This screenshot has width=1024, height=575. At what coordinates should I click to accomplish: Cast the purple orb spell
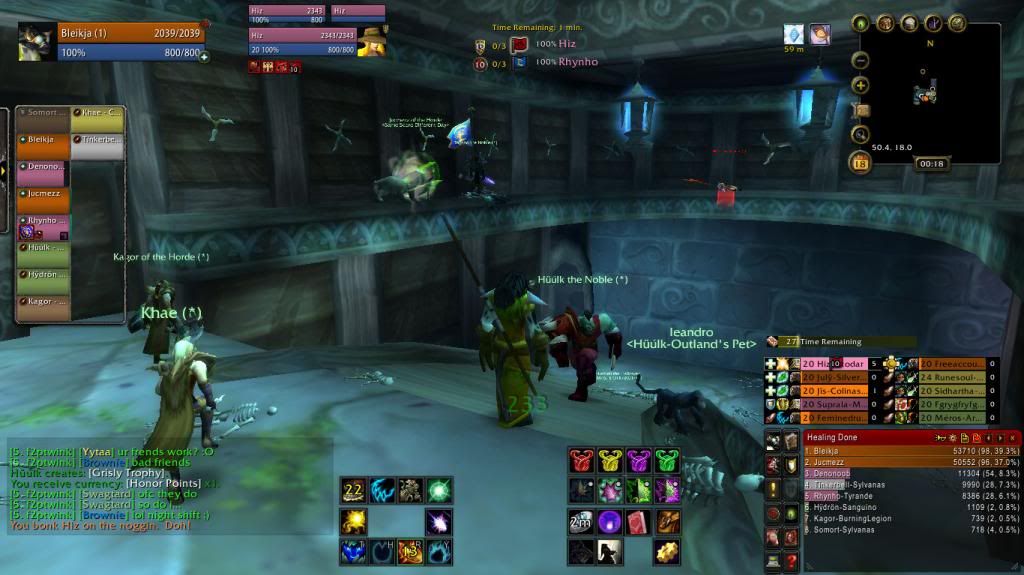pyautogui.click(x=609, y=522)
